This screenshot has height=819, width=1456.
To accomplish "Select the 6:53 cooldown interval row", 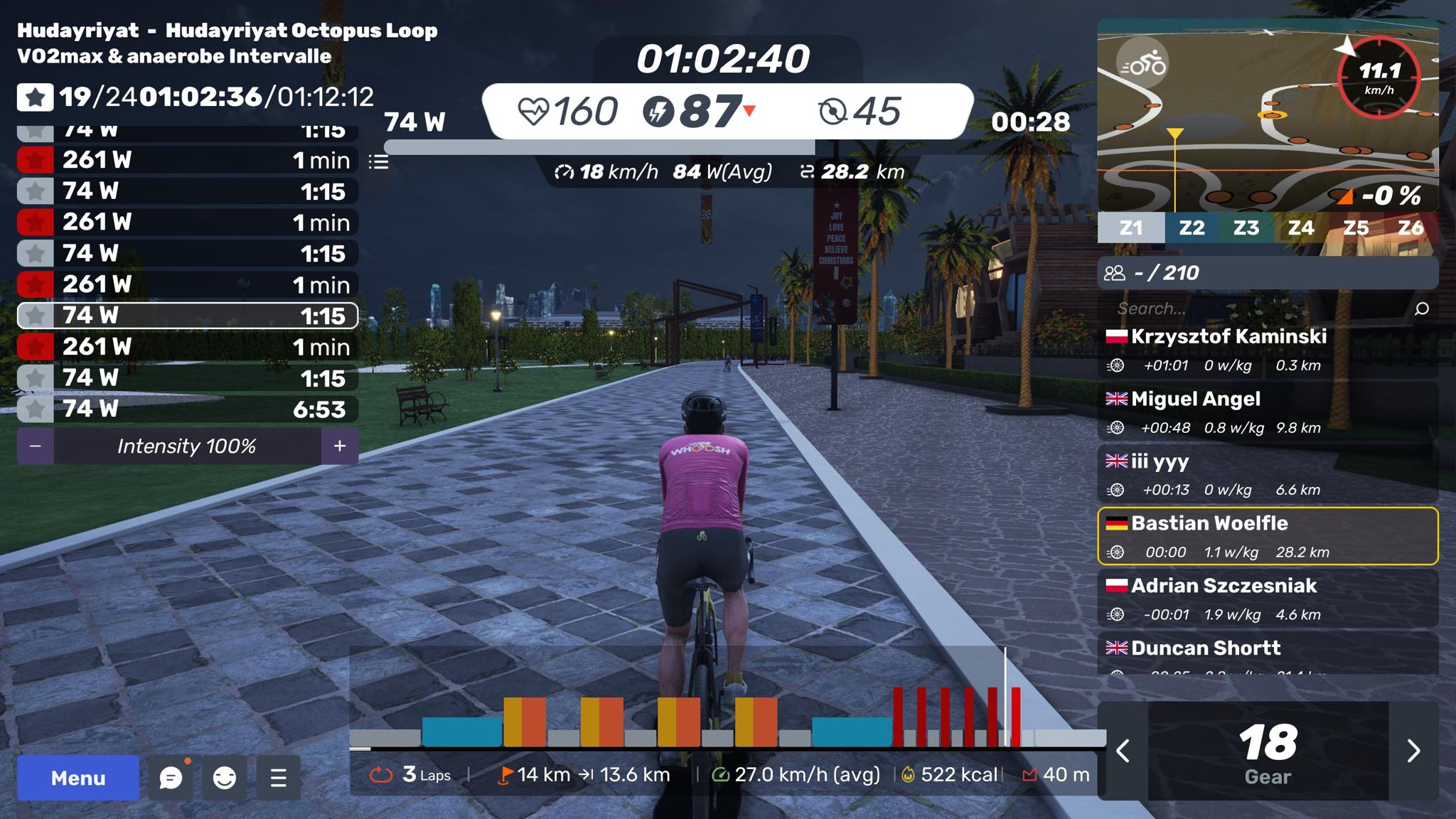I will 188,409.
